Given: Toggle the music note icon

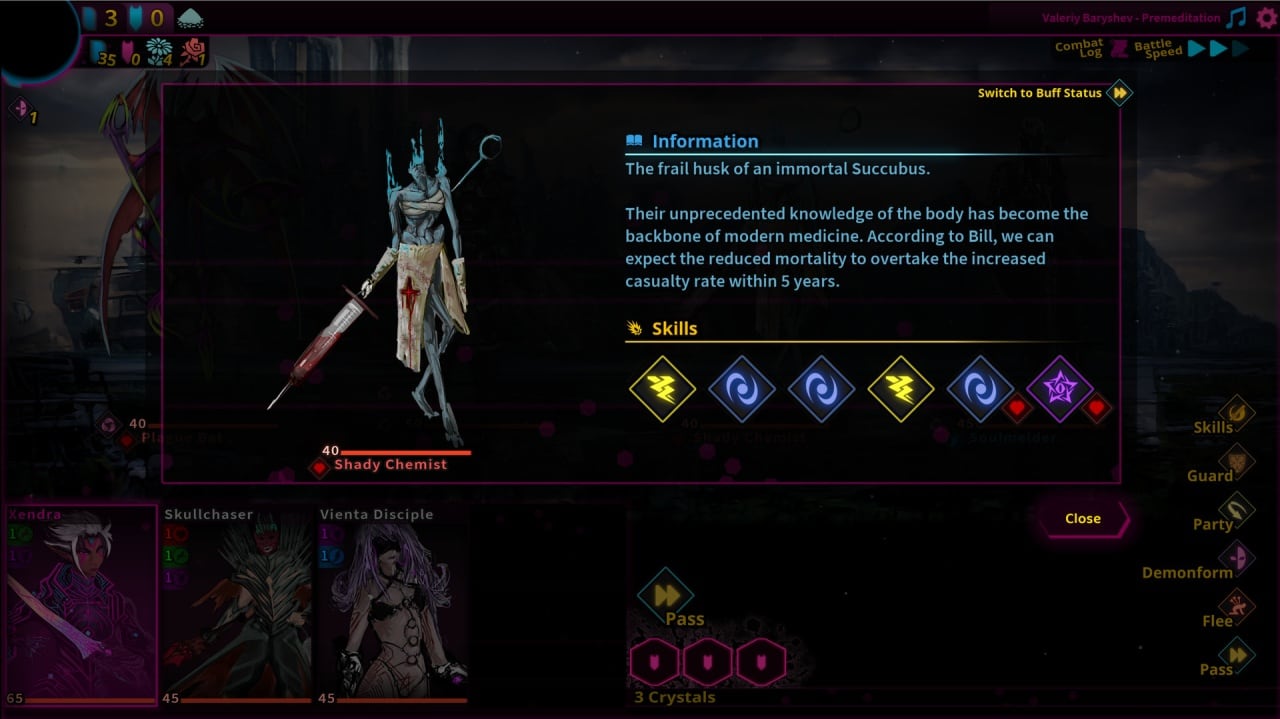Looking at the screenshot, I should [x=1237, y=18].
